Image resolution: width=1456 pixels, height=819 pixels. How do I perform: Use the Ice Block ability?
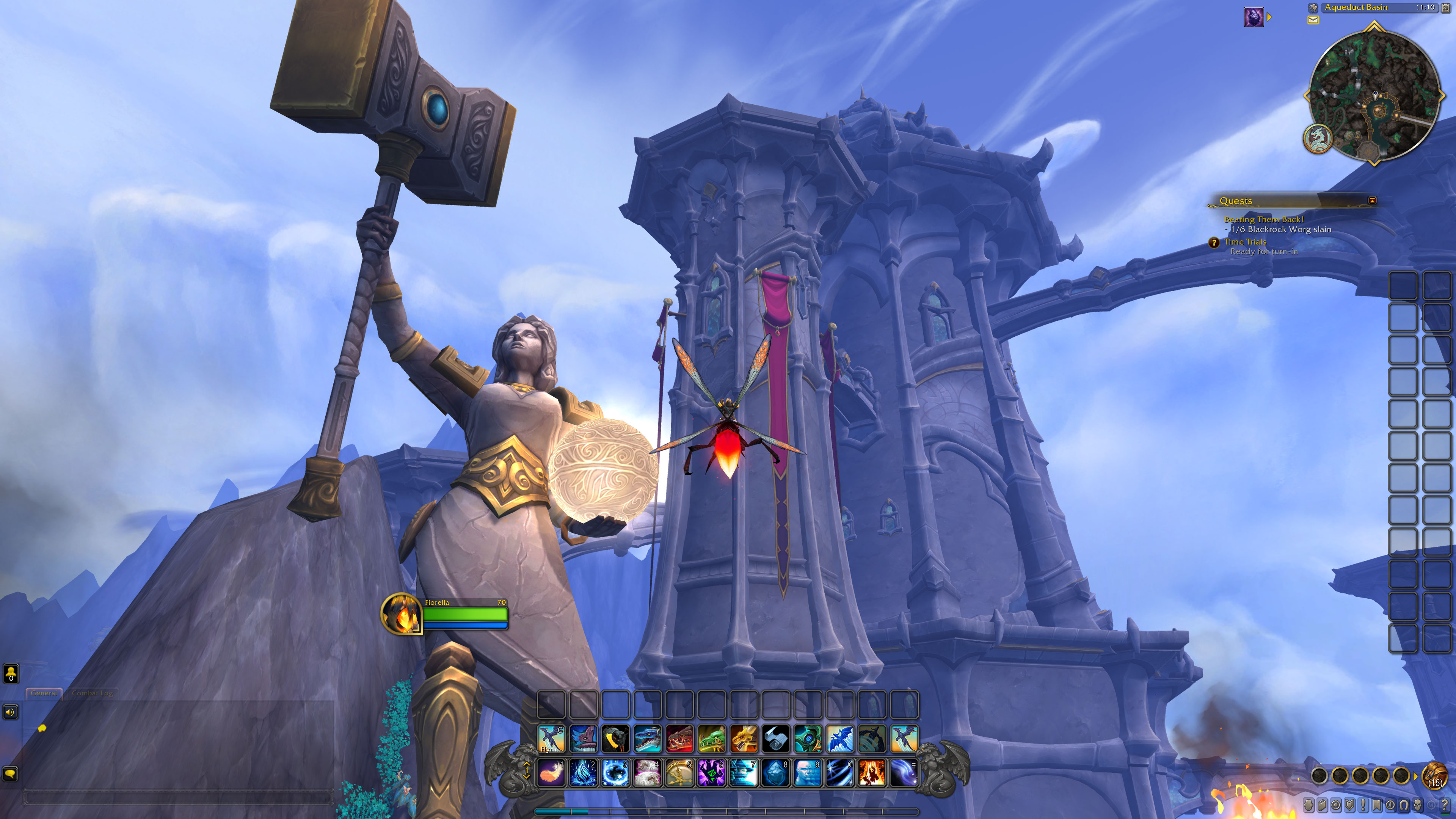click(x=775, y=773)
